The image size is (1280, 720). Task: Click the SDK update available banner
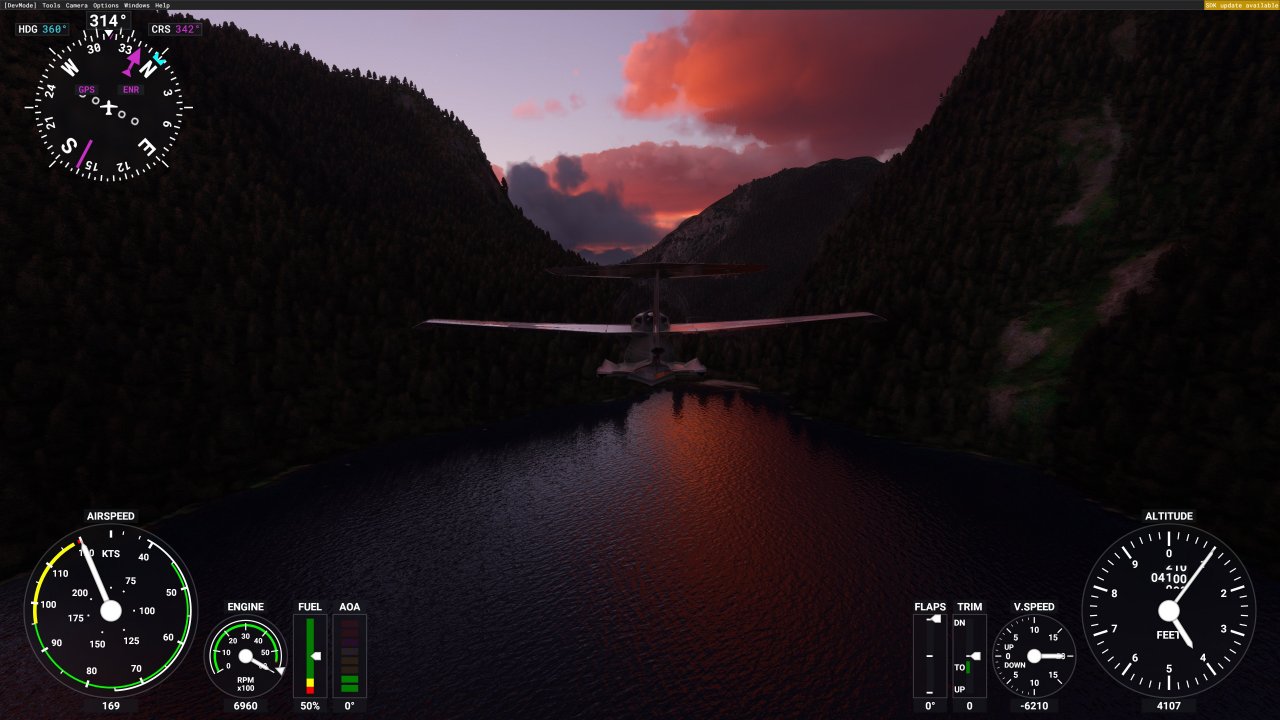(x=1239, y=4)
